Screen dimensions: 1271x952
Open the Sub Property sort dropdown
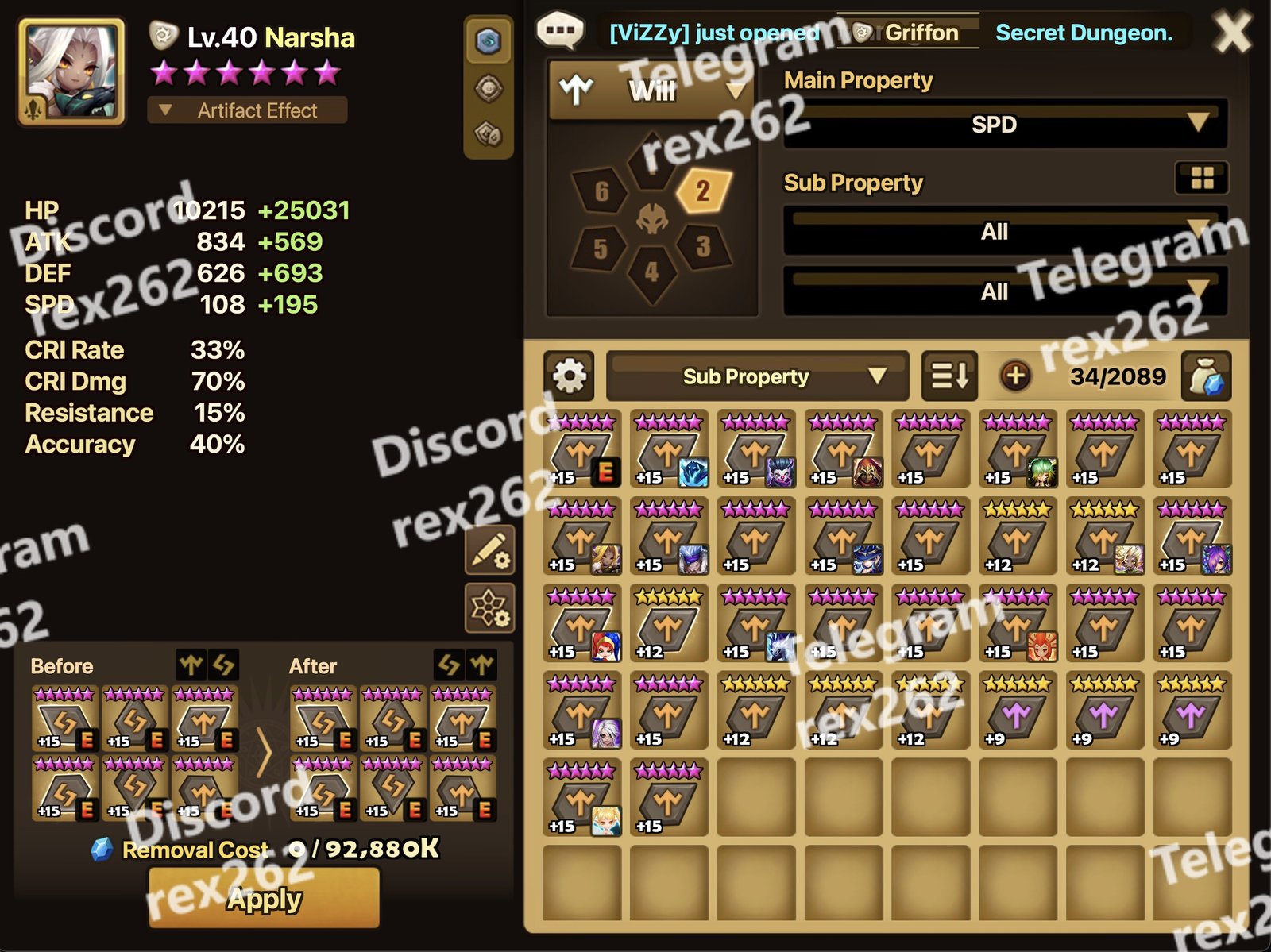(756, 376)
